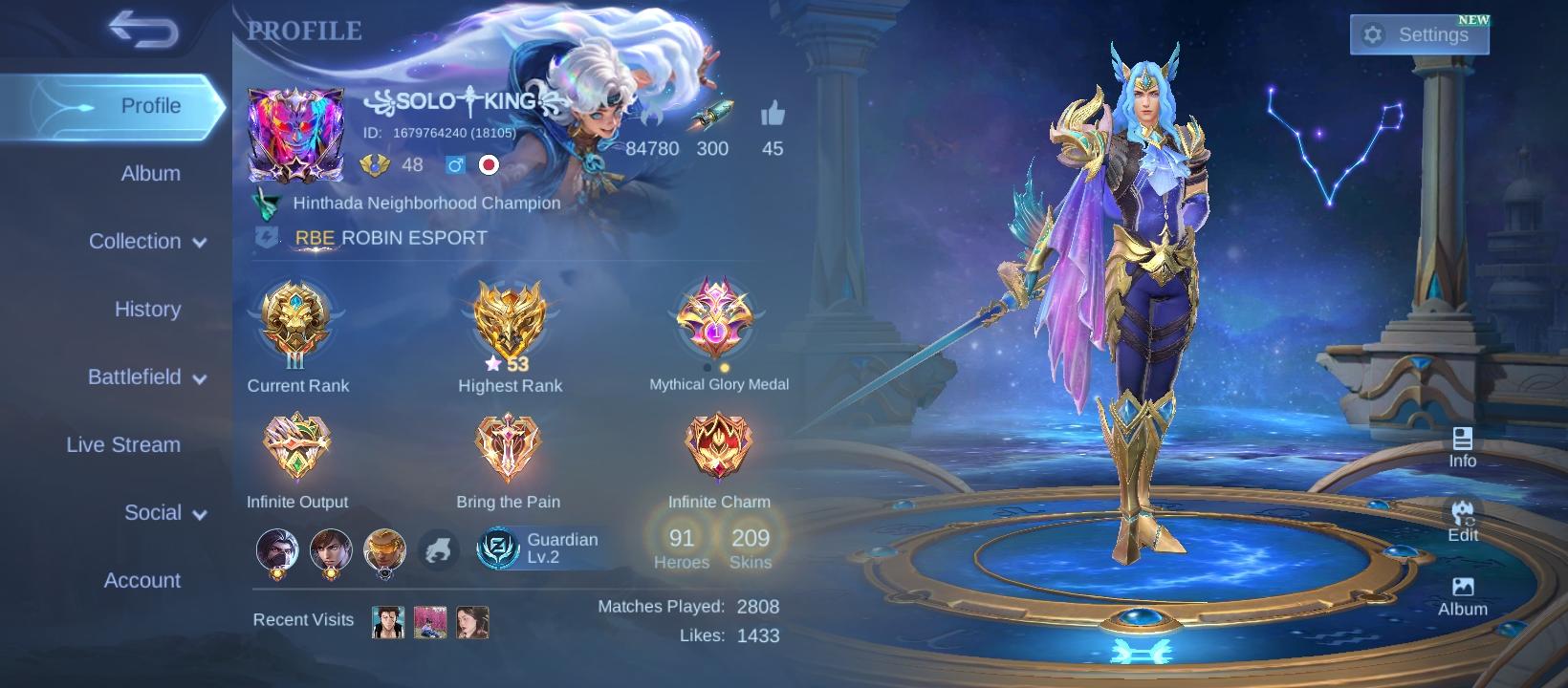Open the Settings button
This screenshot has width=1568, height=688.
1419,33
